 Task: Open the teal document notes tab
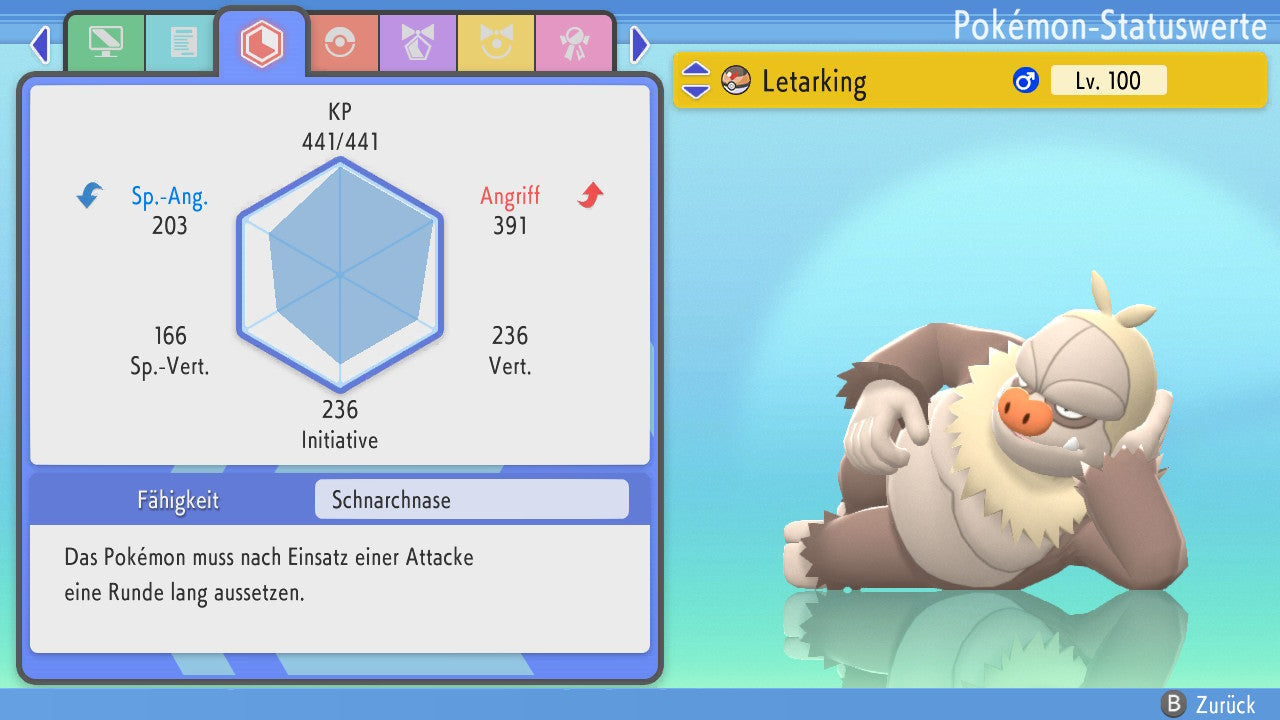coord(183,43)
